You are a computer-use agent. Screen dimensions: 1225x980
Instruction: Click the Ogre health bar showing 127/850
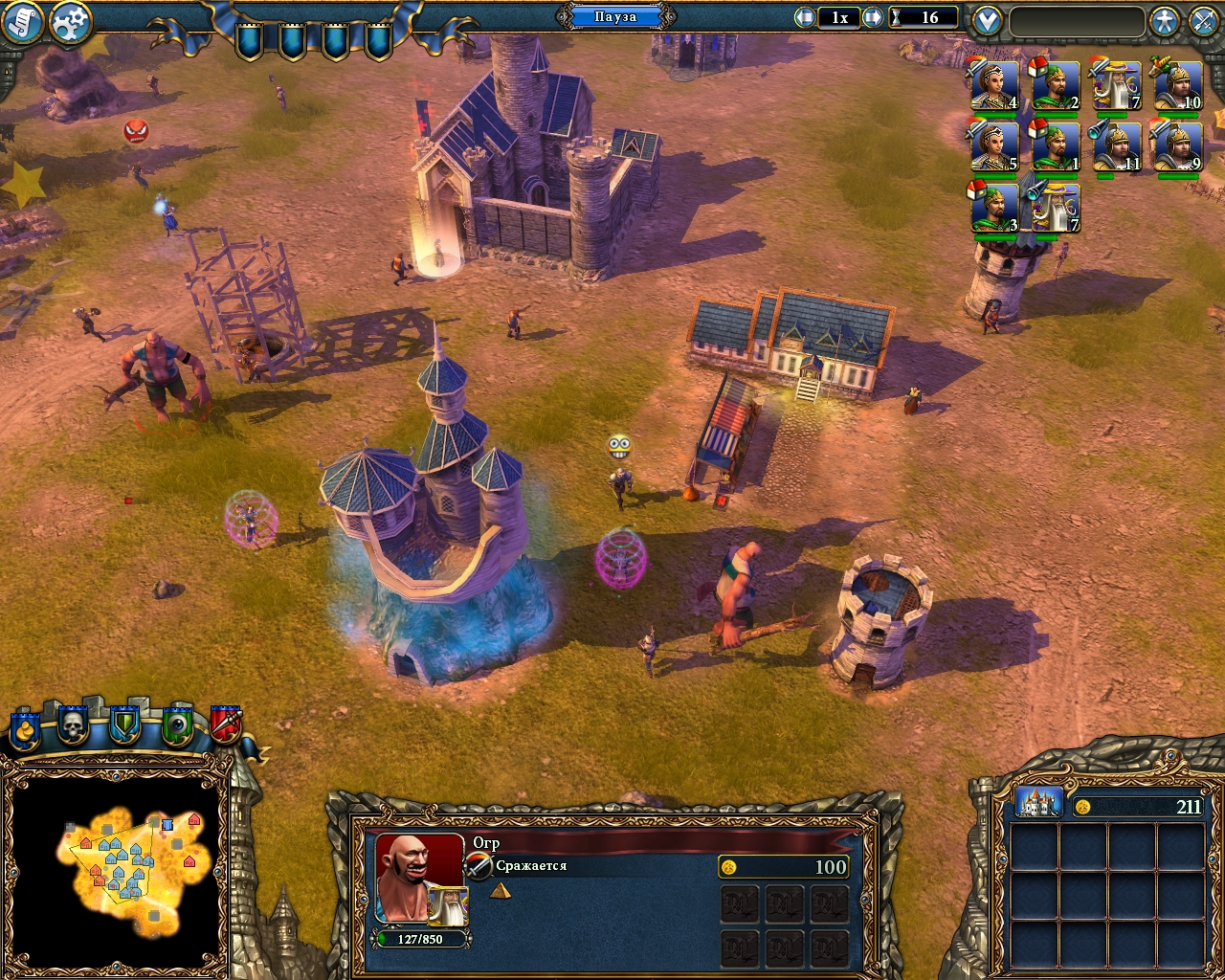point(421,940)
